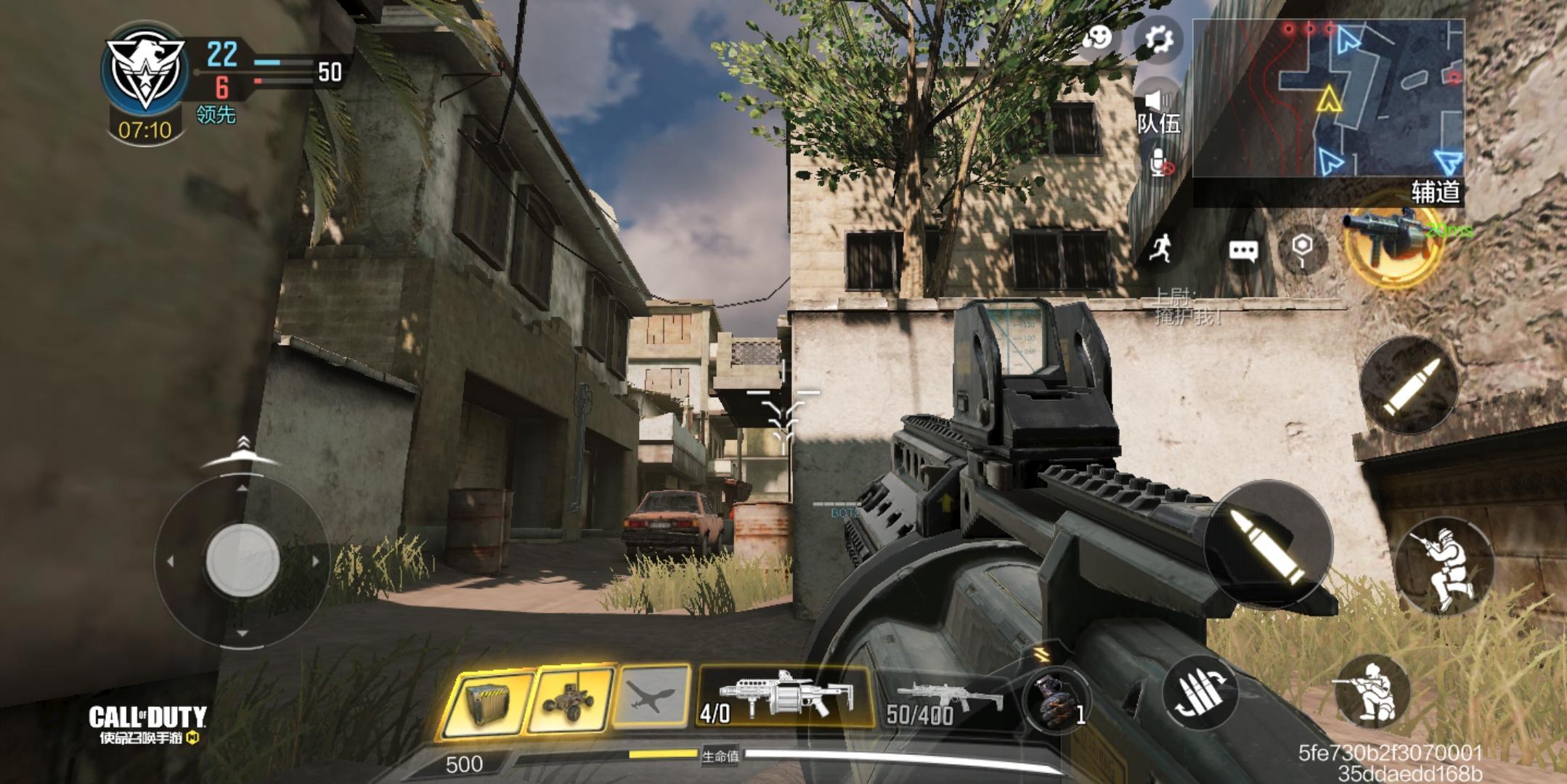Tap the location ping marker icon
Image resolution: width=1567 pixels, height=784 pixels.
(1303, 250)
